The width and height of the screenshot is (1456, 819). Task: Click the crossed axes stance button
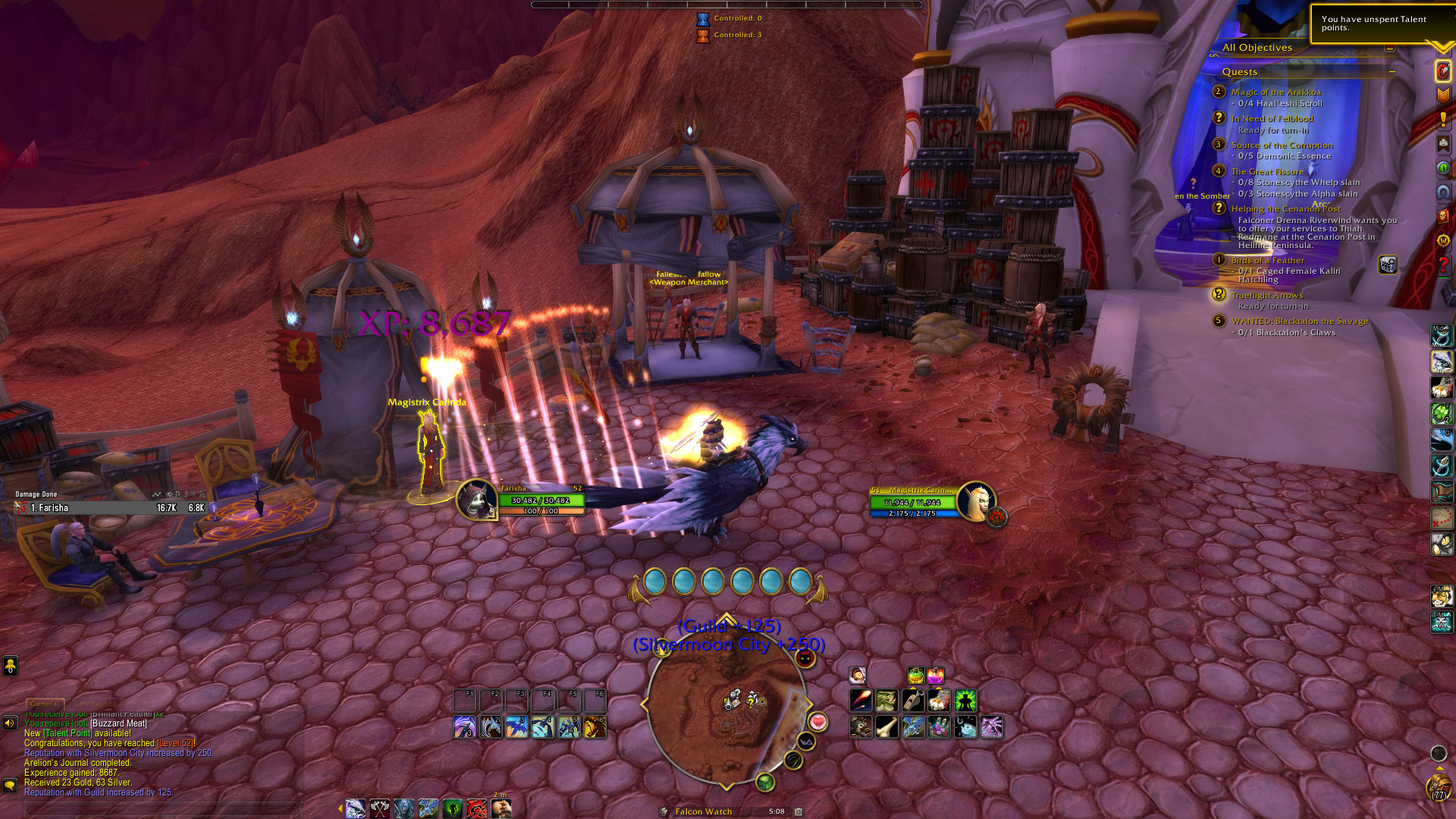coord(379,809)
